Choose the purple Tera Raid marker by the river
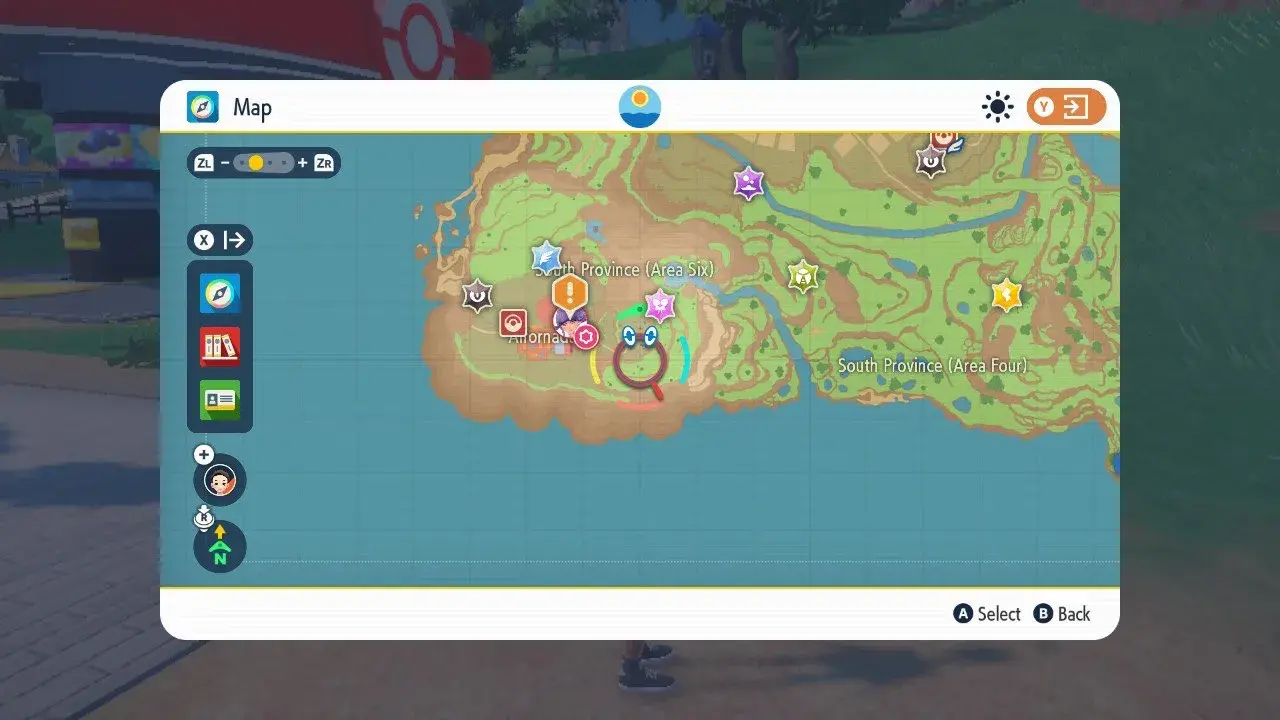The width and height of the screenshot is (1280, 720). [x=748, y=183]
